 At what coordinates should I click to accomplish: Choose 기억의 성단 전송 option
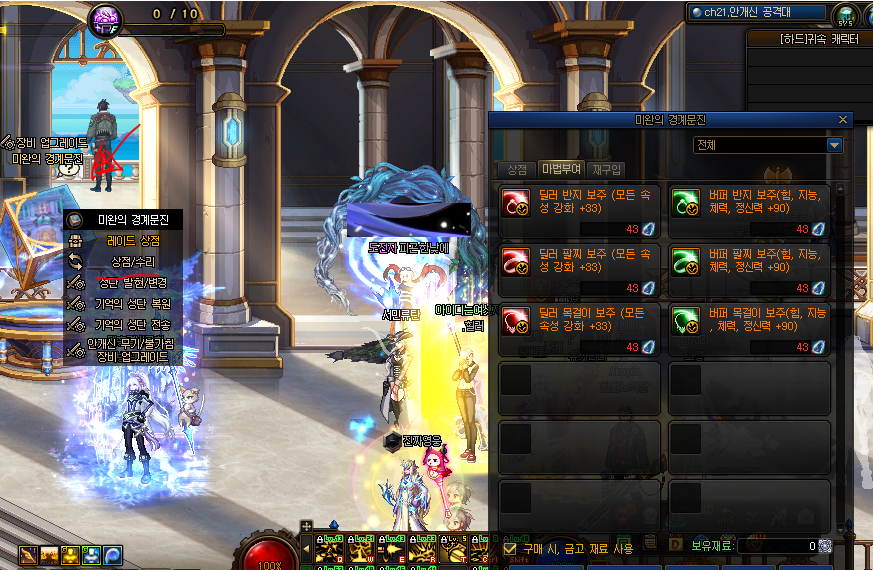(133, 324)
